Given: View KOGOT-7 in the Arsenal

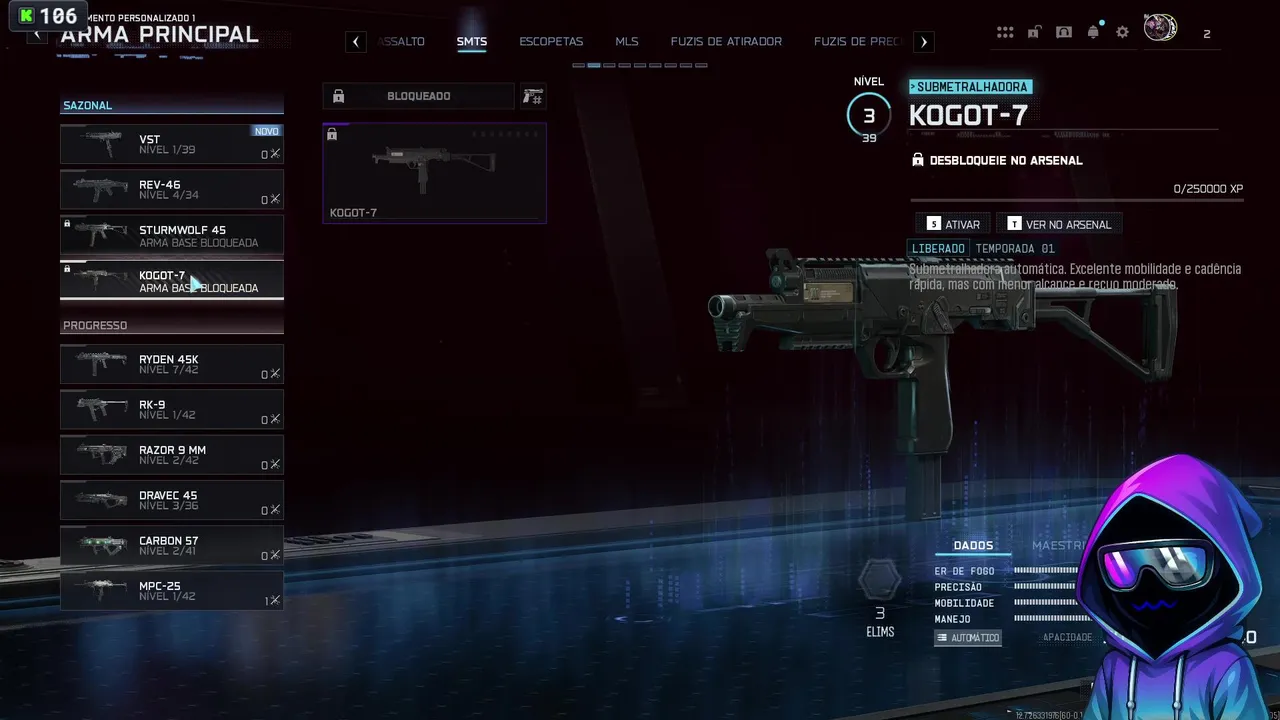Looking at the screenshot, I should (x=1058, y=224).
